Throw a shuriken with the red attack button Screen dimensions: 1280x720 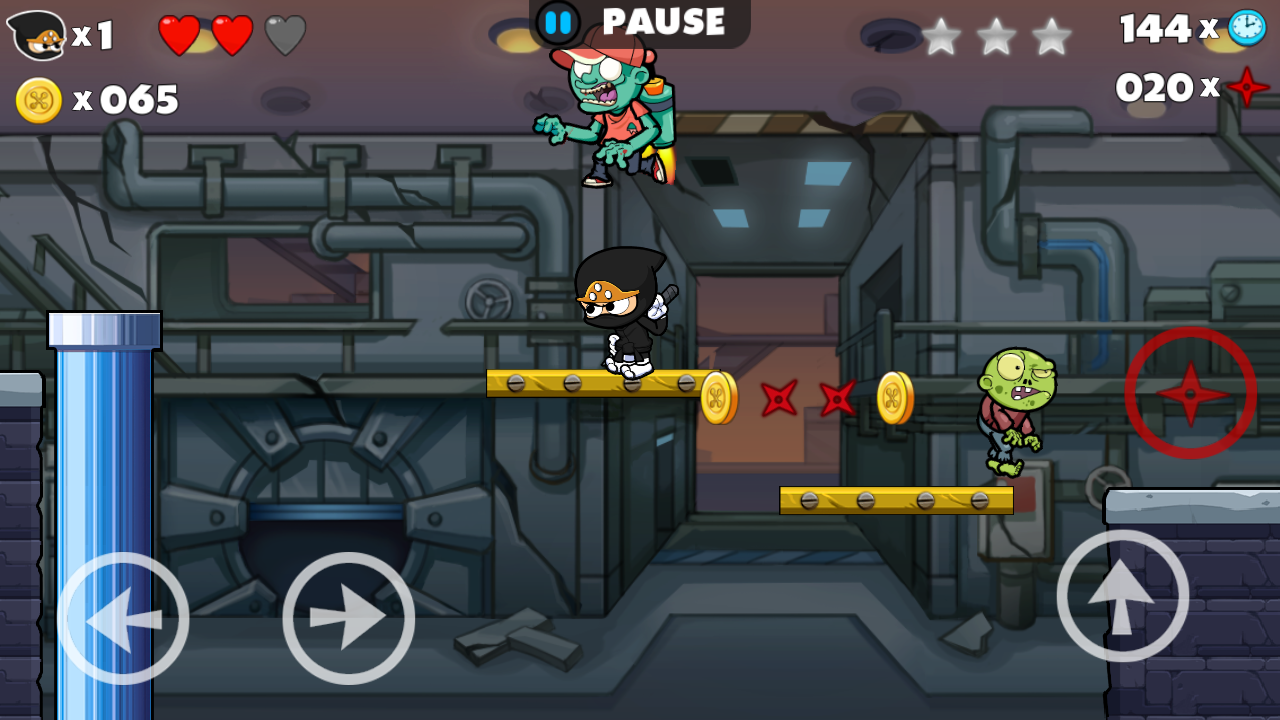[x=1190, y=393]
